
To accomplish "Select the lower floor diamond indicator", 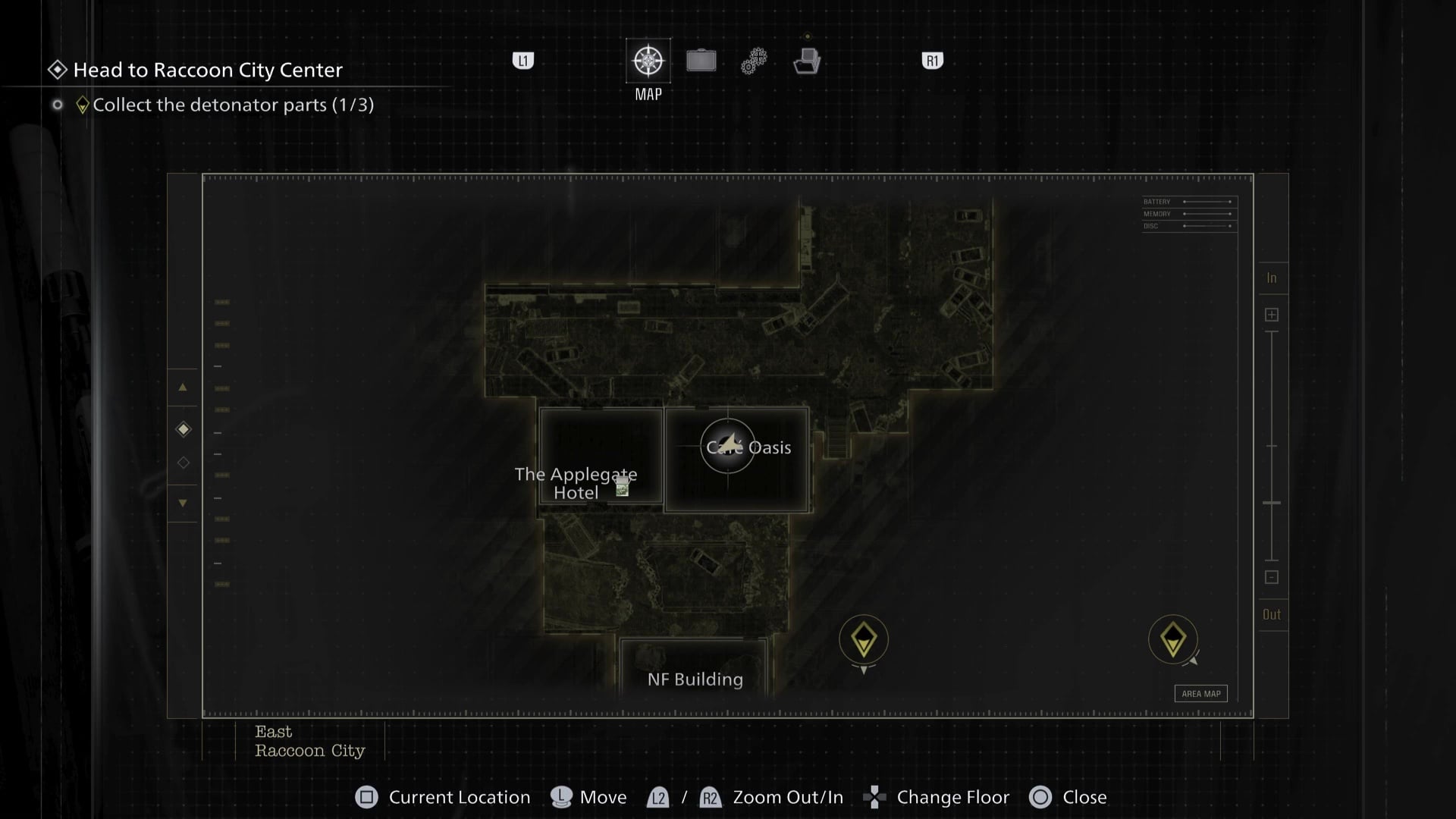I will point(184,463).
